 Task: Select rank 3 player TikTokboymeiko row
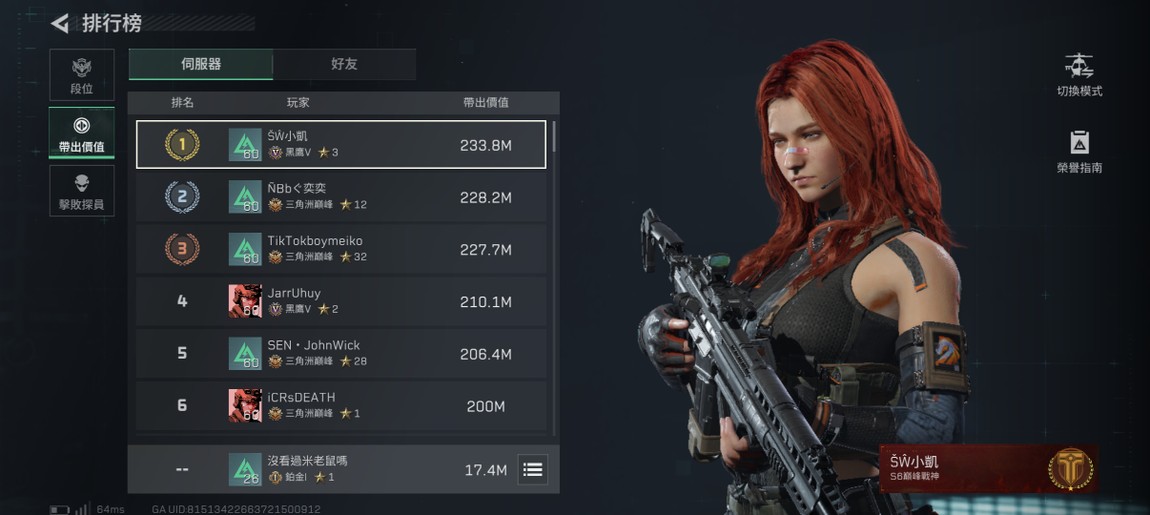pos(341,249)
